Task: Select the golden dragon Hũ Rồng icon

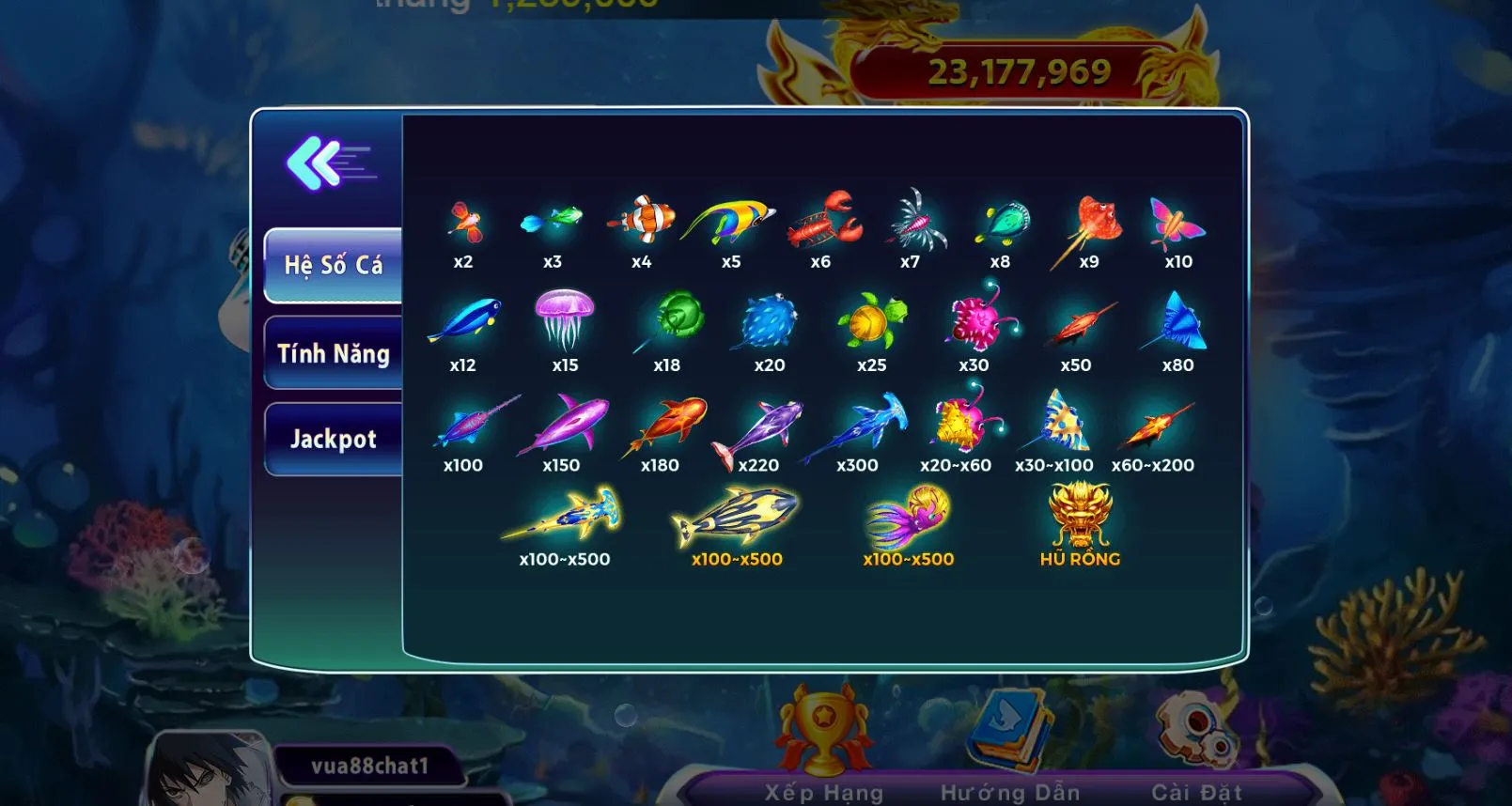Action: pyautogui.click(x=1080, y=515)
